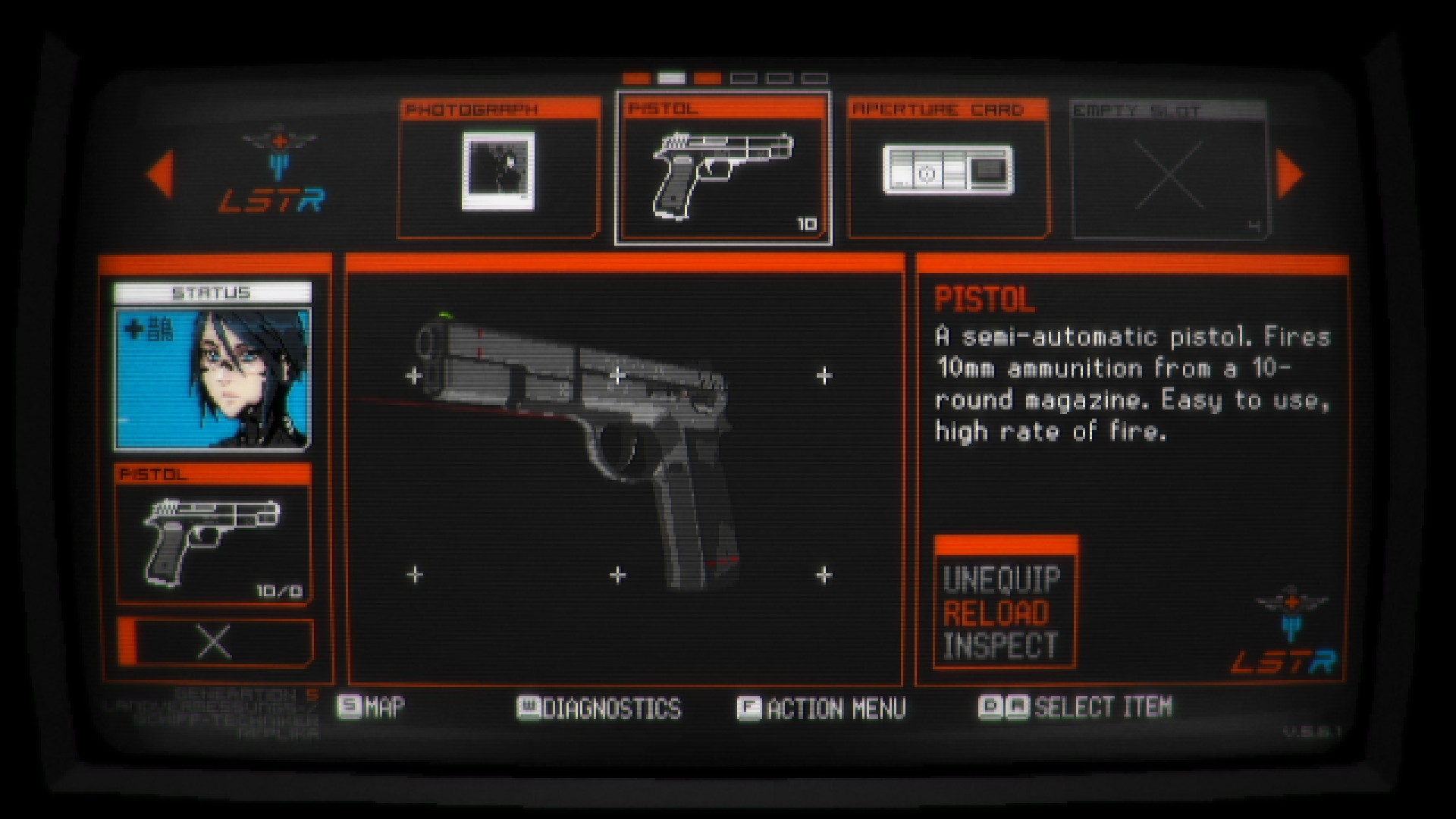Select the Aperture Card inventory slot
The height and width of the screenshot is (819, 1456).
[x=948, y=169]
